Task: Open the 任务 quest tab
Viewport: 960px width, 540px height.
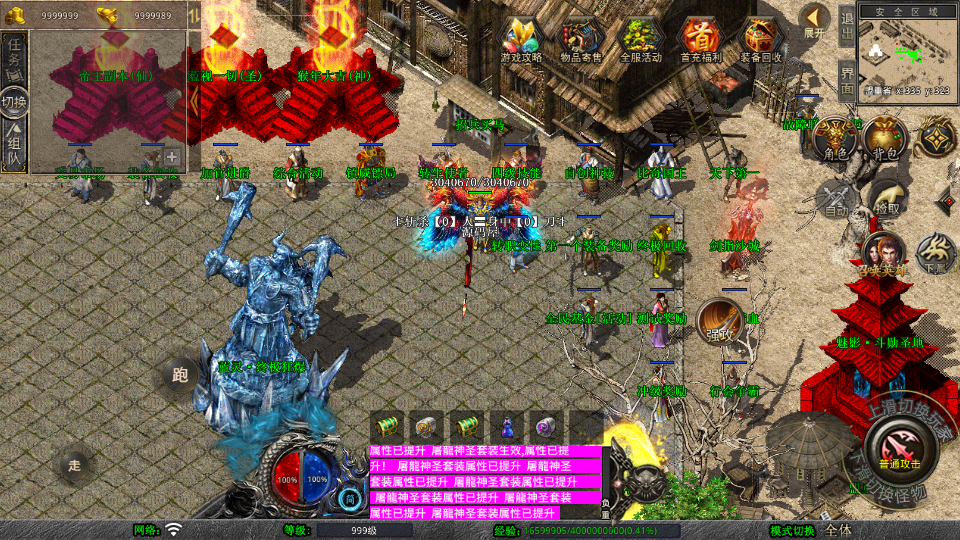Action: (x=14, y=57)
